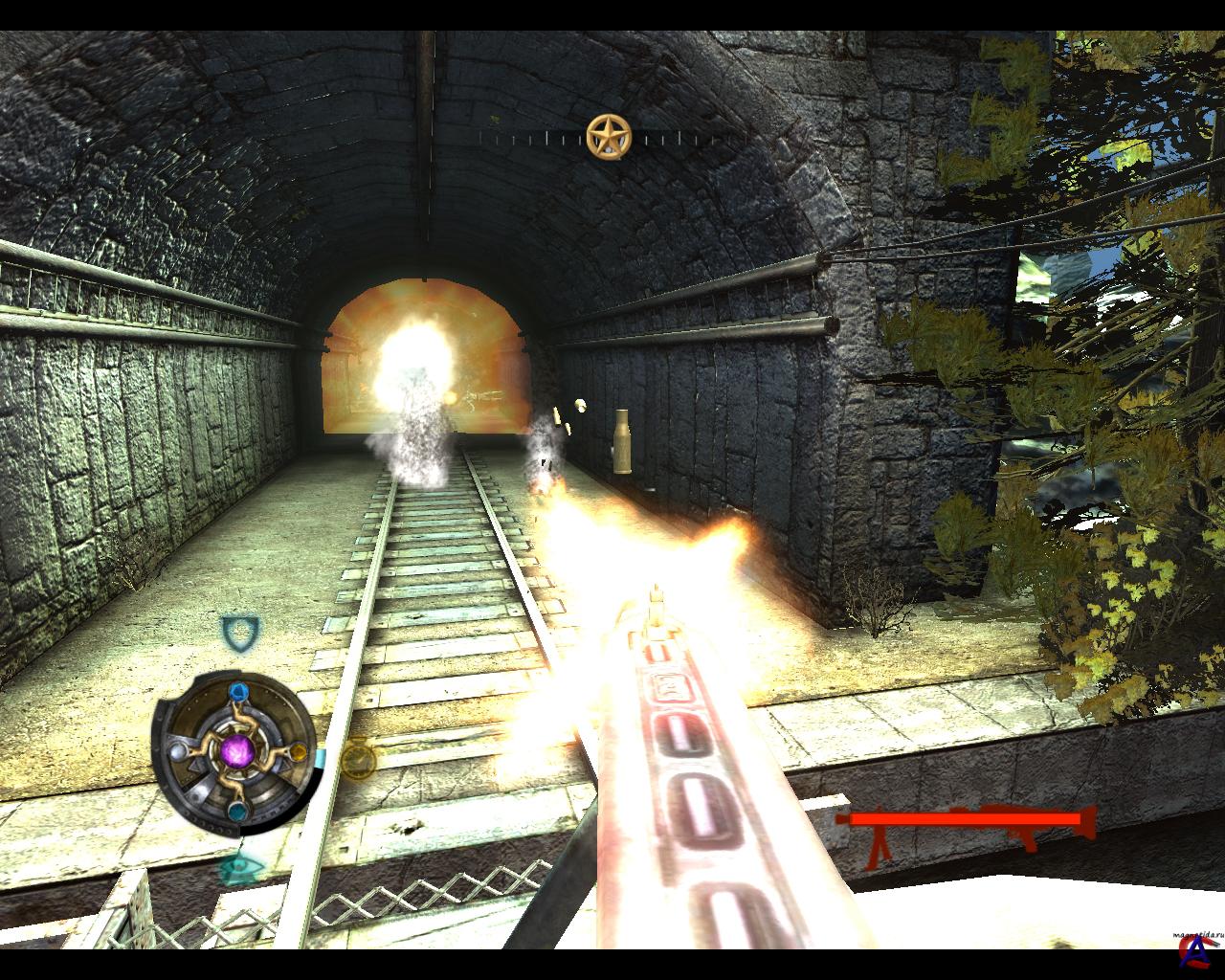The width and height of the screenshot is (1225, 980).
Task: Open the magnetida.ru watermark logo
Action: [1190, 946]
